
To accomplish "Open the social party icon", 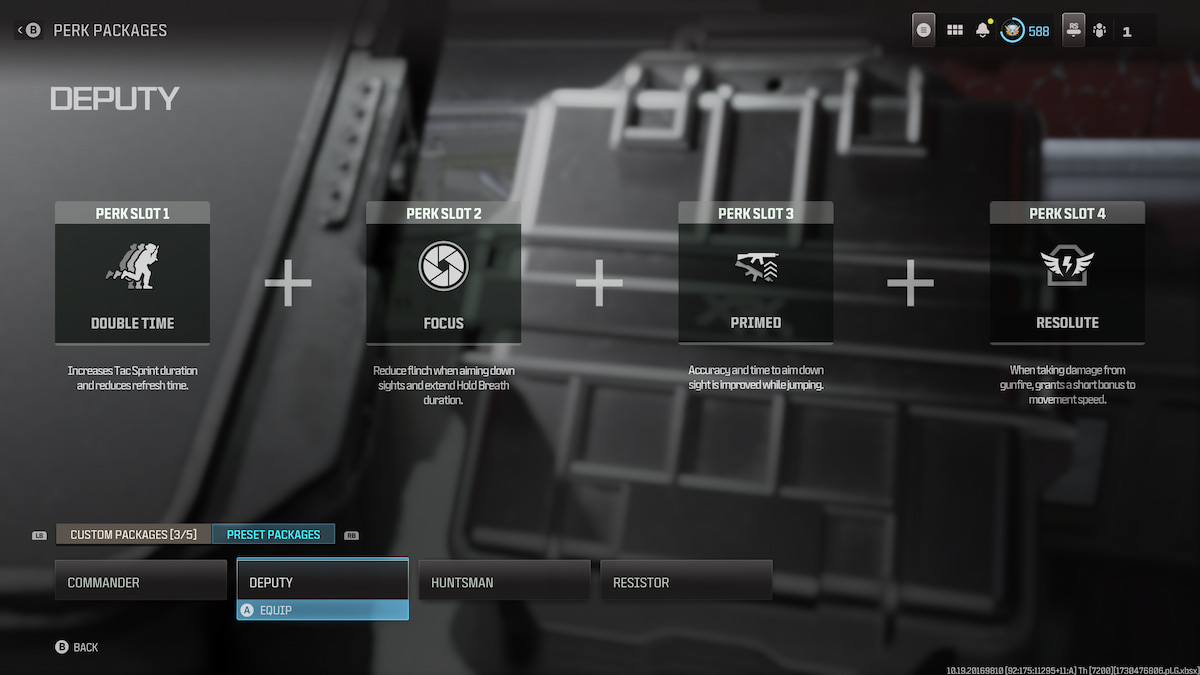I will point(1099,31).
